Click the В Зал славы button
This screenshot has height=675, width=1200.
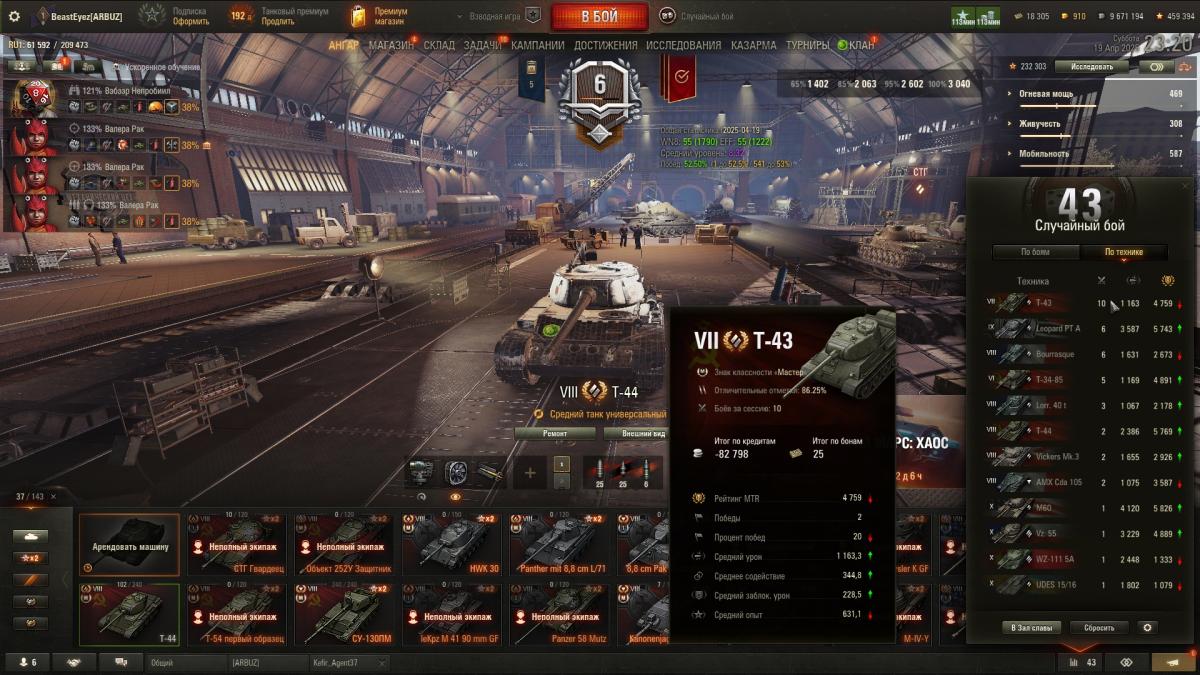pyautogui.click(x=1030, y=628)
